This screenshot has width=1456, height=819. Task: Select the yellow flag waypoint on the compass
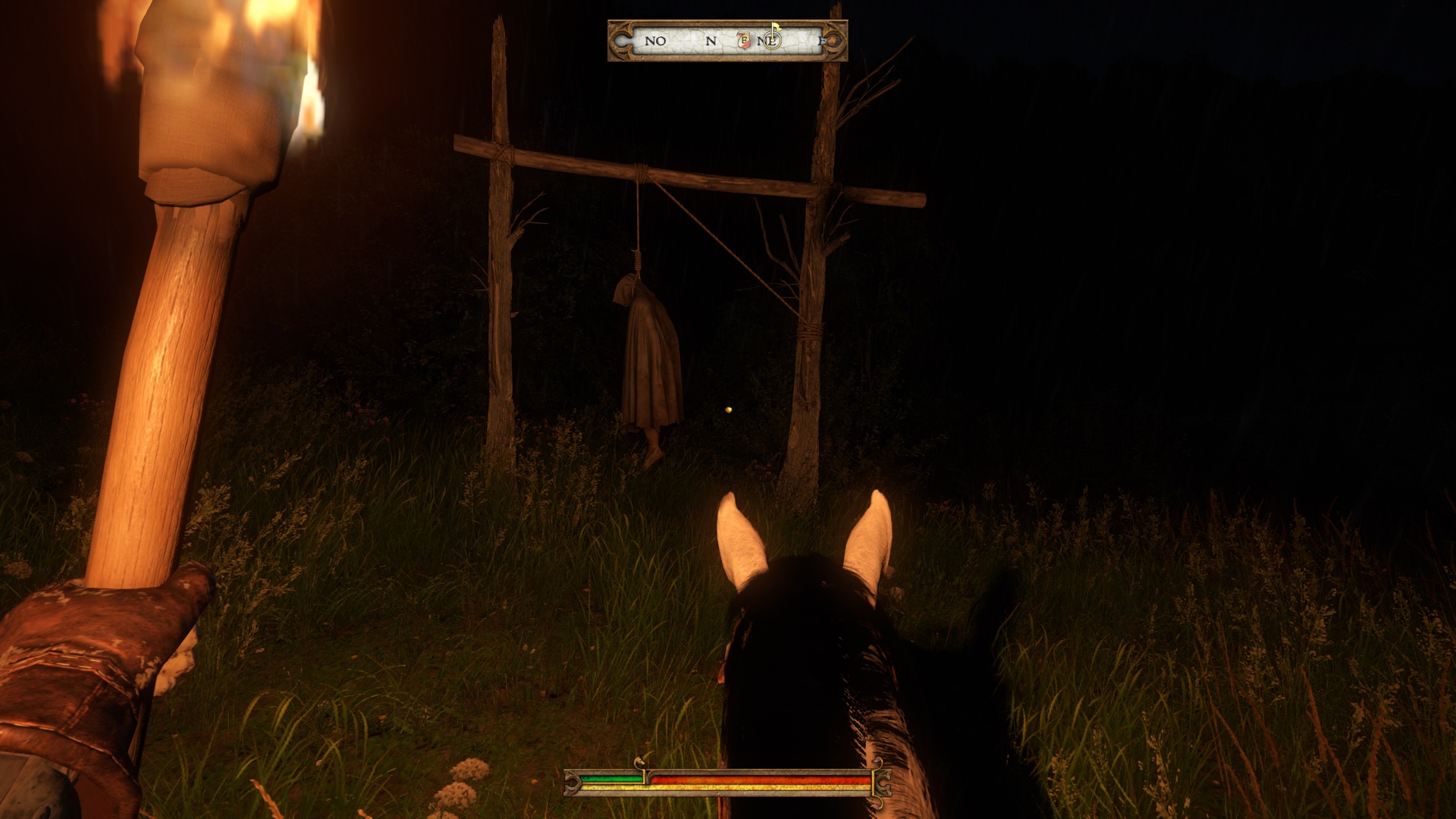pyautogui.click(x=775, y=29)
